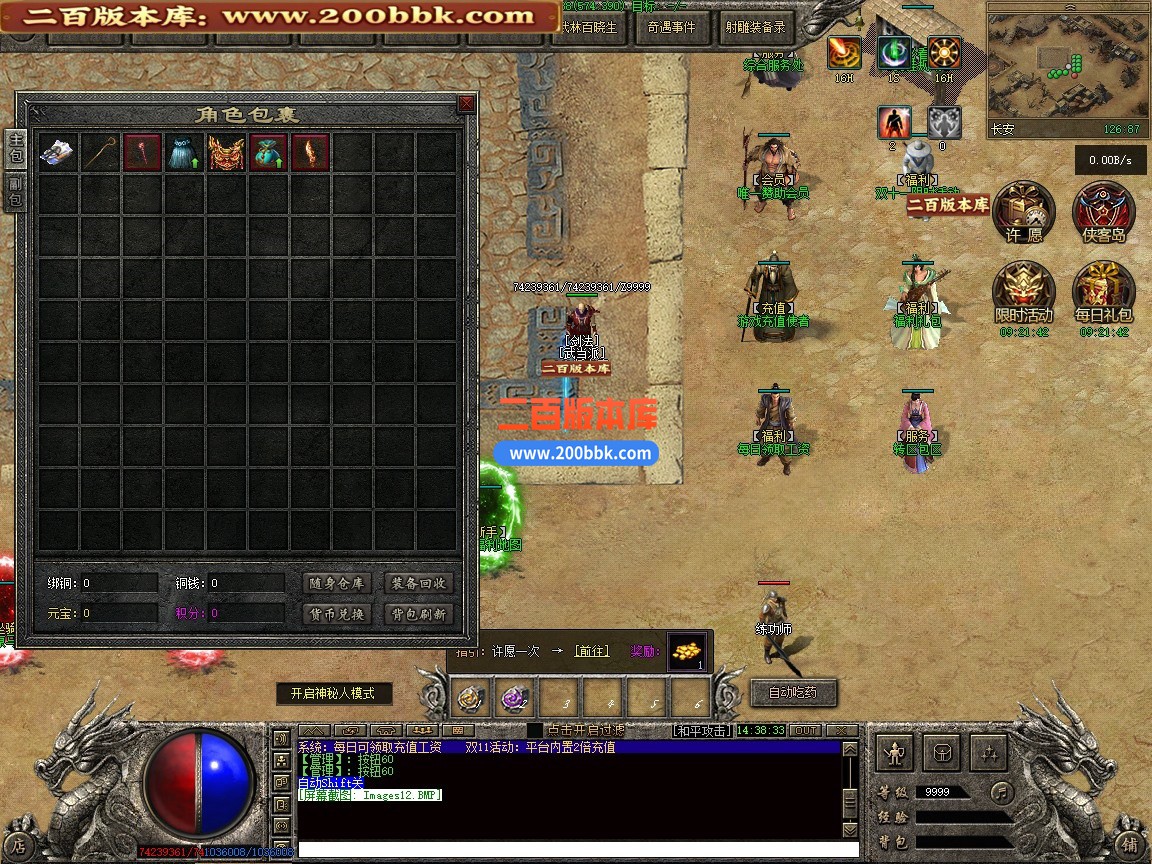Click the 前往 quest link
This screenshot has width=1152, height=864.
coord(591,651)
